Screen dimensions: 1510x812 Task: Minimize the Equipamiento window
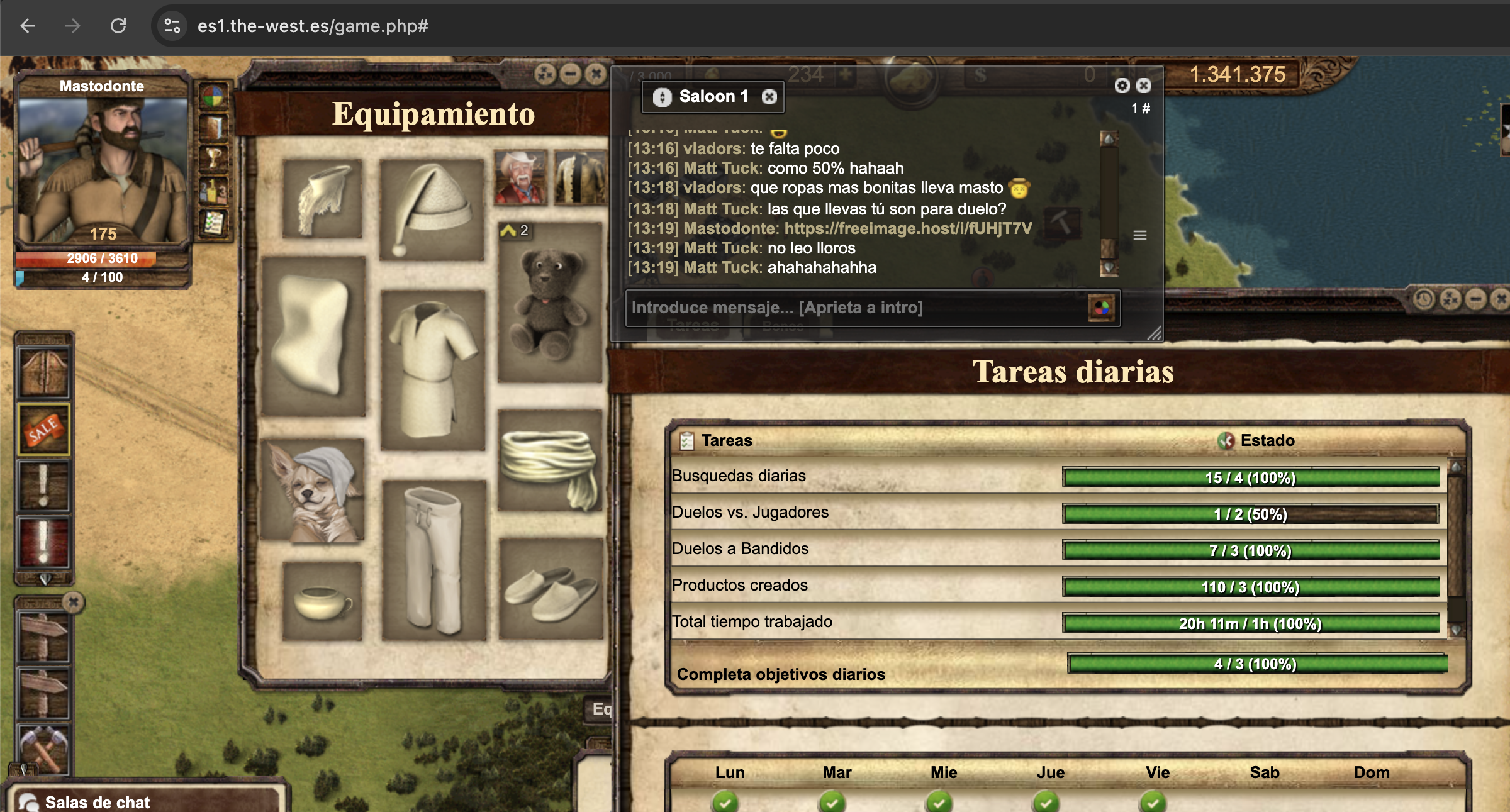click(570, 74)
